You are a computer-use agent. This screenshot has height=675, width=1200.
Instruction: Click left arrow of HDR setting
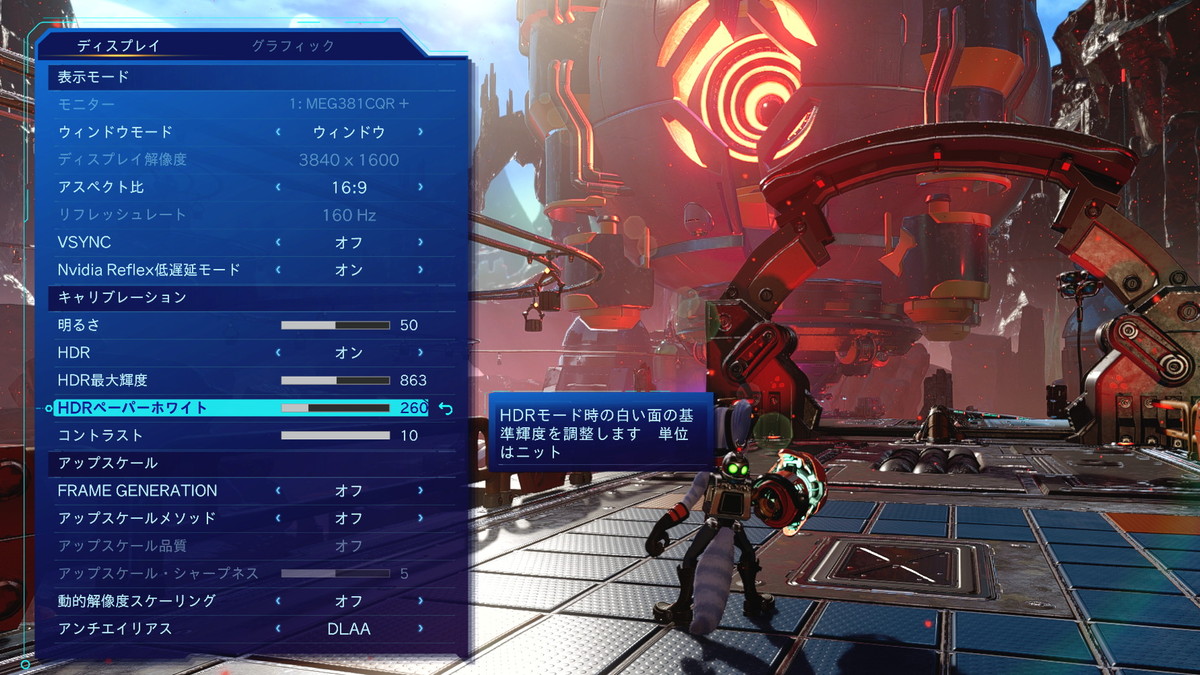click(x=278, y=353)
